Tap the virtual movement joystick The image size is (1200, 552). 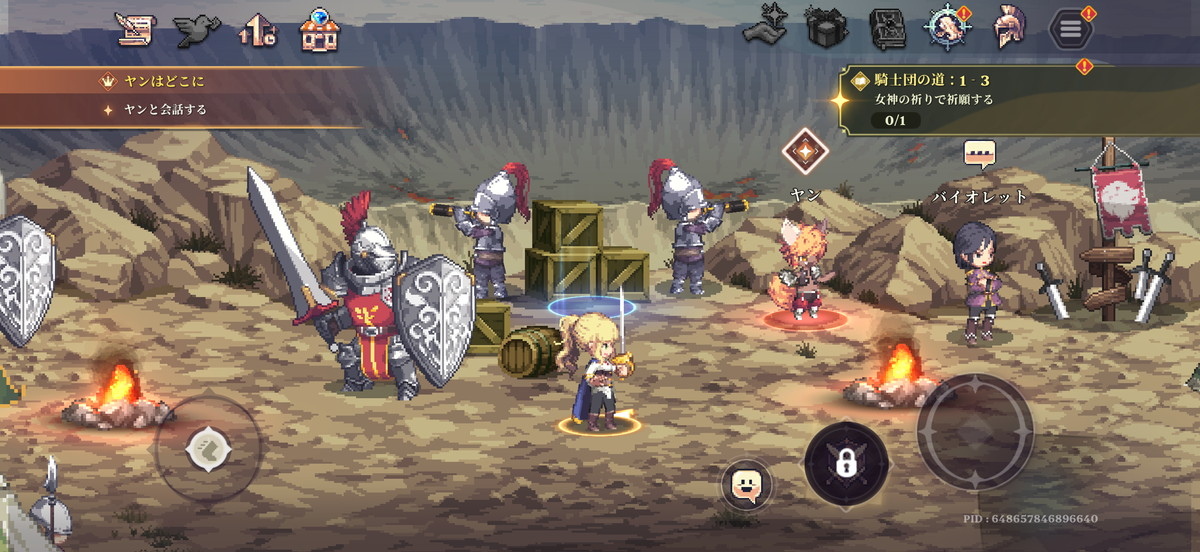pos(209,448)
